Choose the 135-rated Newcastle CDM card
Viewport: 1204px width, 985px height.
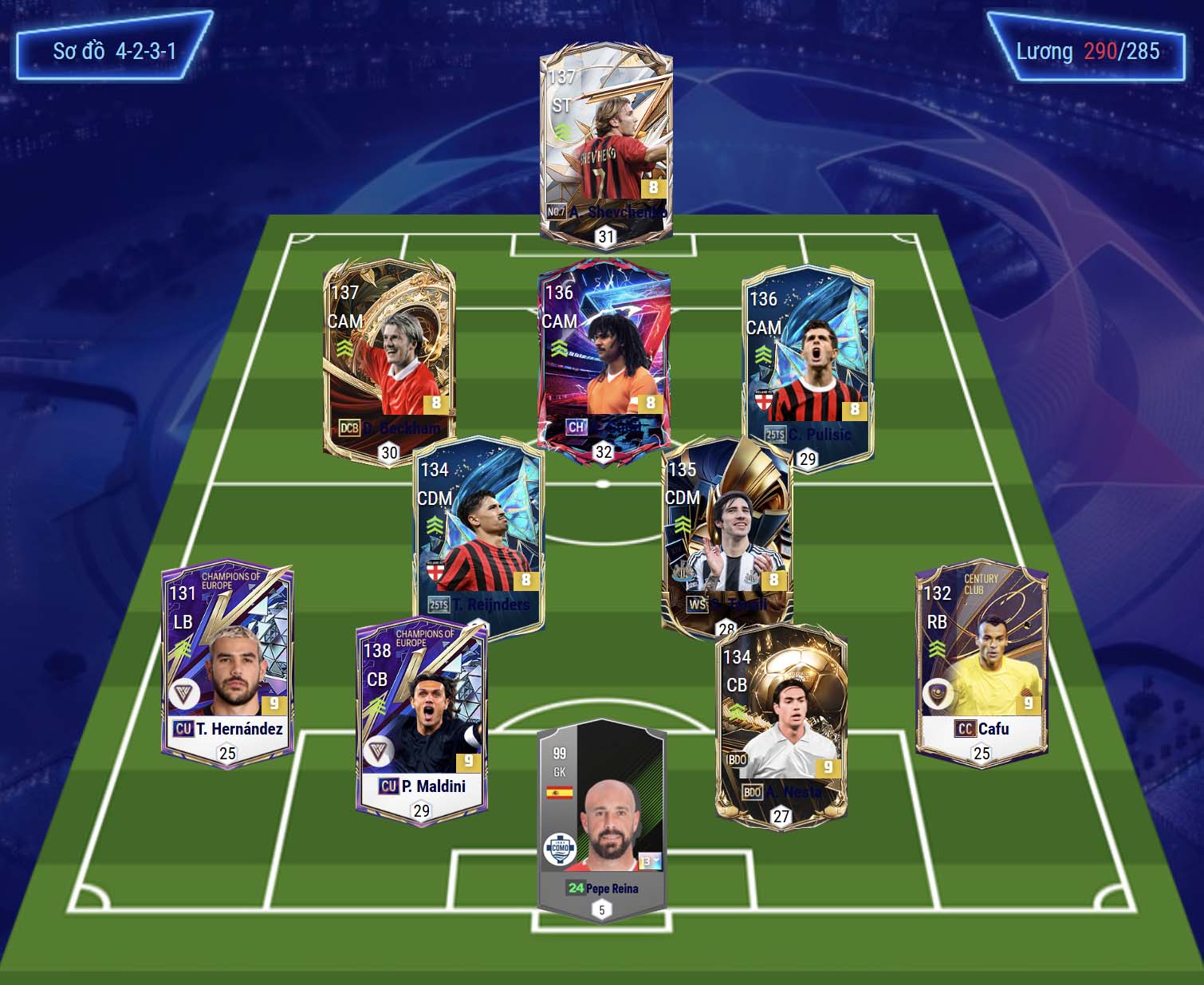point(726,530)
